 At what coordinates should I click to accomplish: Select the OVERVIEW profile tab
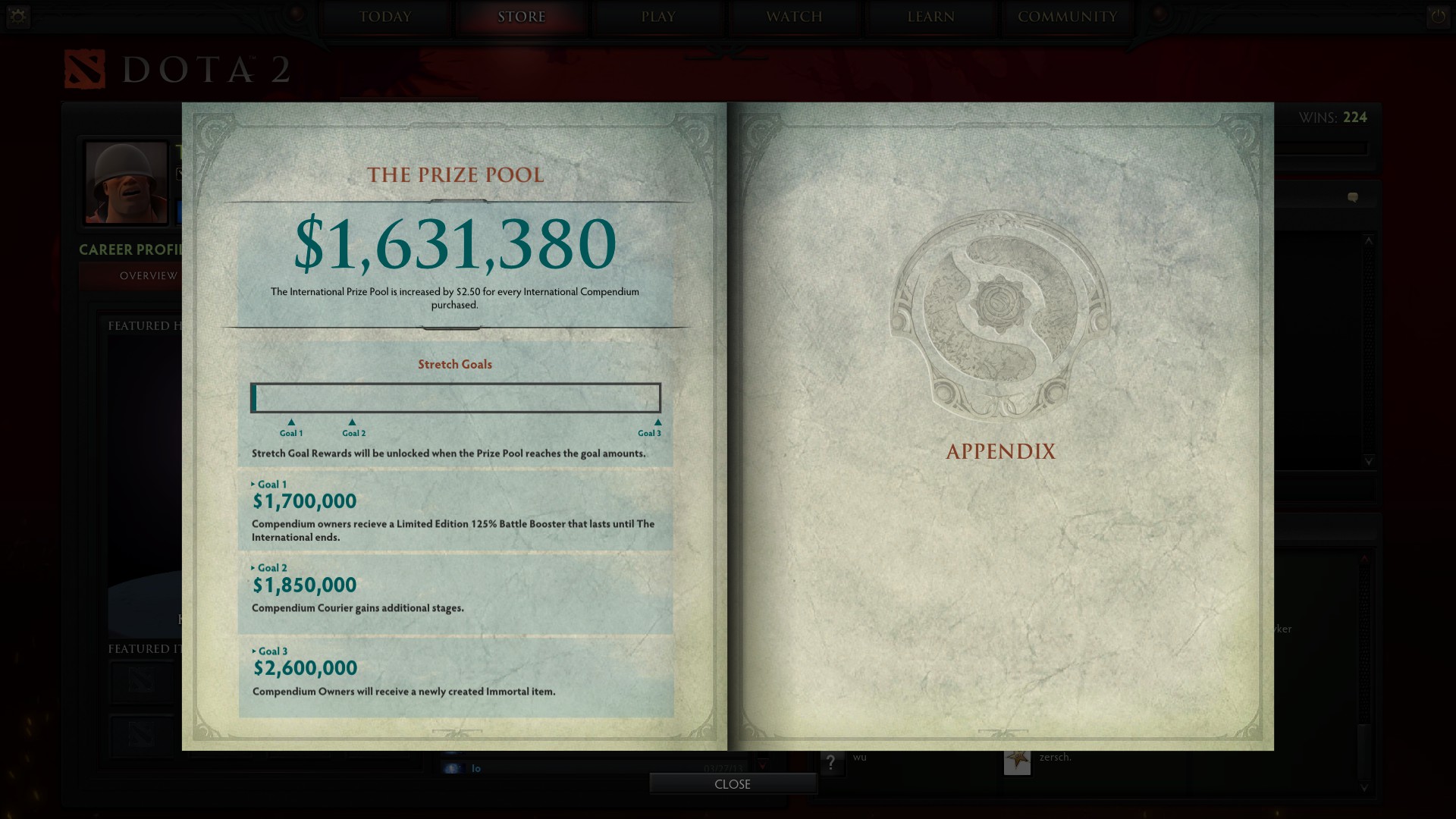[149, 276]
